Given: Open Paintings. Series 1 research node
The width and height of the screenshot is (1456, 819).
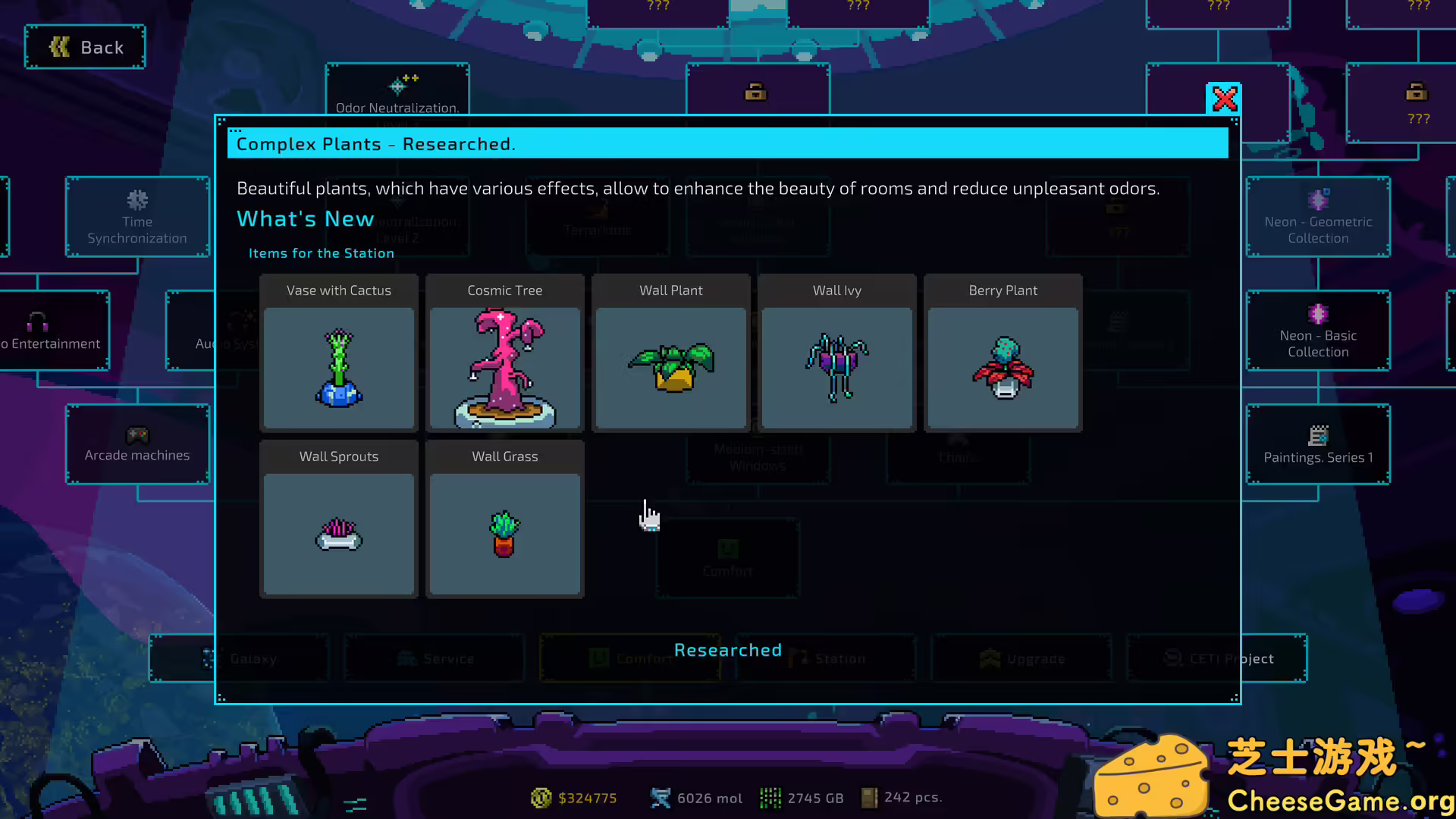Looking at the screenshot, I should 1318,444.
